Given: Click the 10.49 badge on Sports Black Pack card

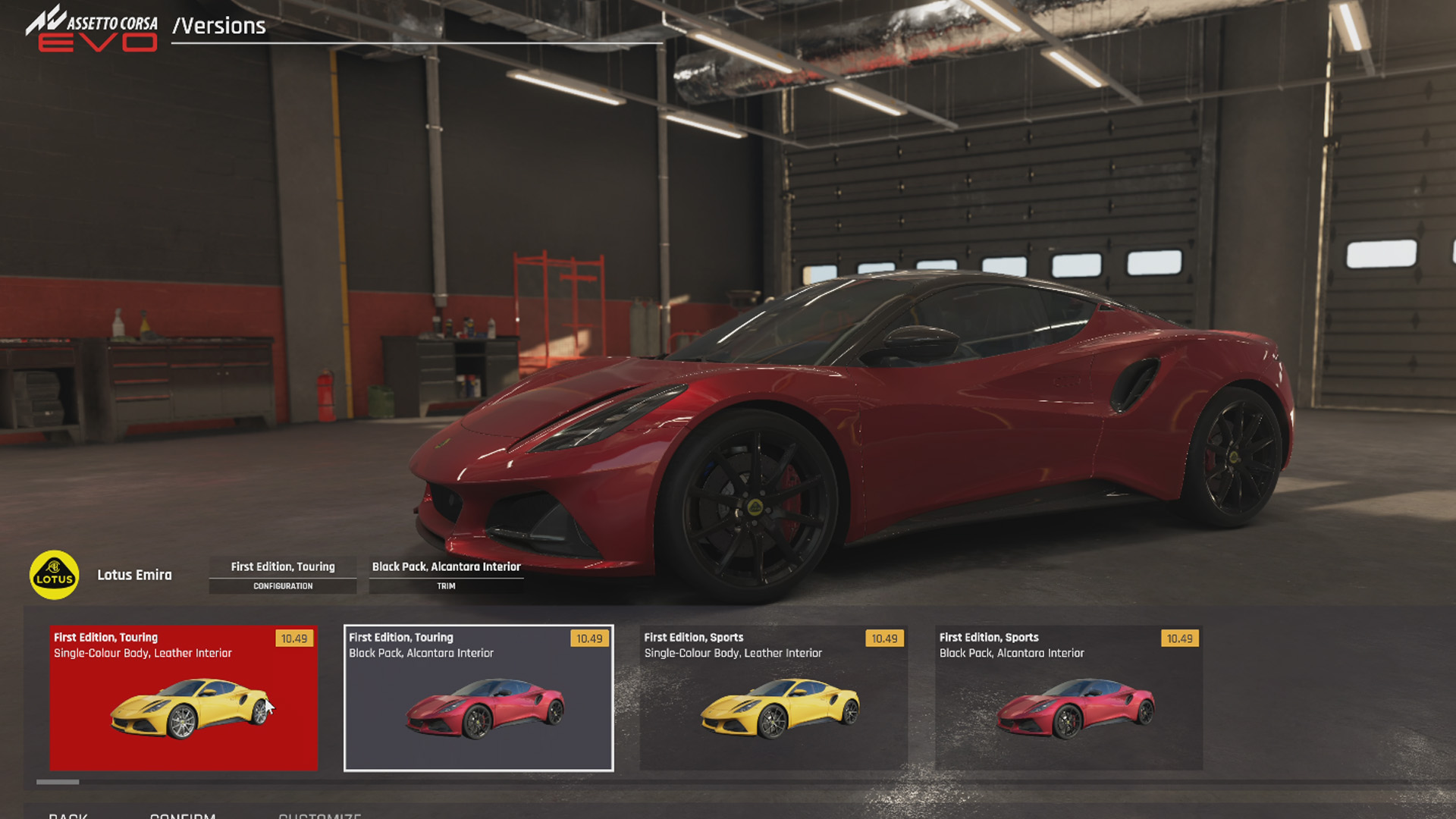Looking at the screenshot, I should pyautogui.click(x=1178, y=639).
